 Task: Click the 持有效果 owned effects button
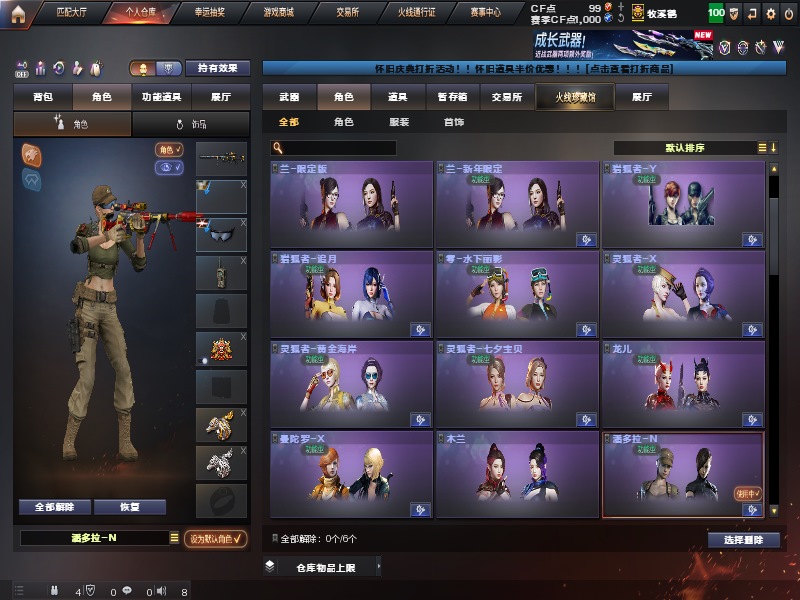pos(219,68)
